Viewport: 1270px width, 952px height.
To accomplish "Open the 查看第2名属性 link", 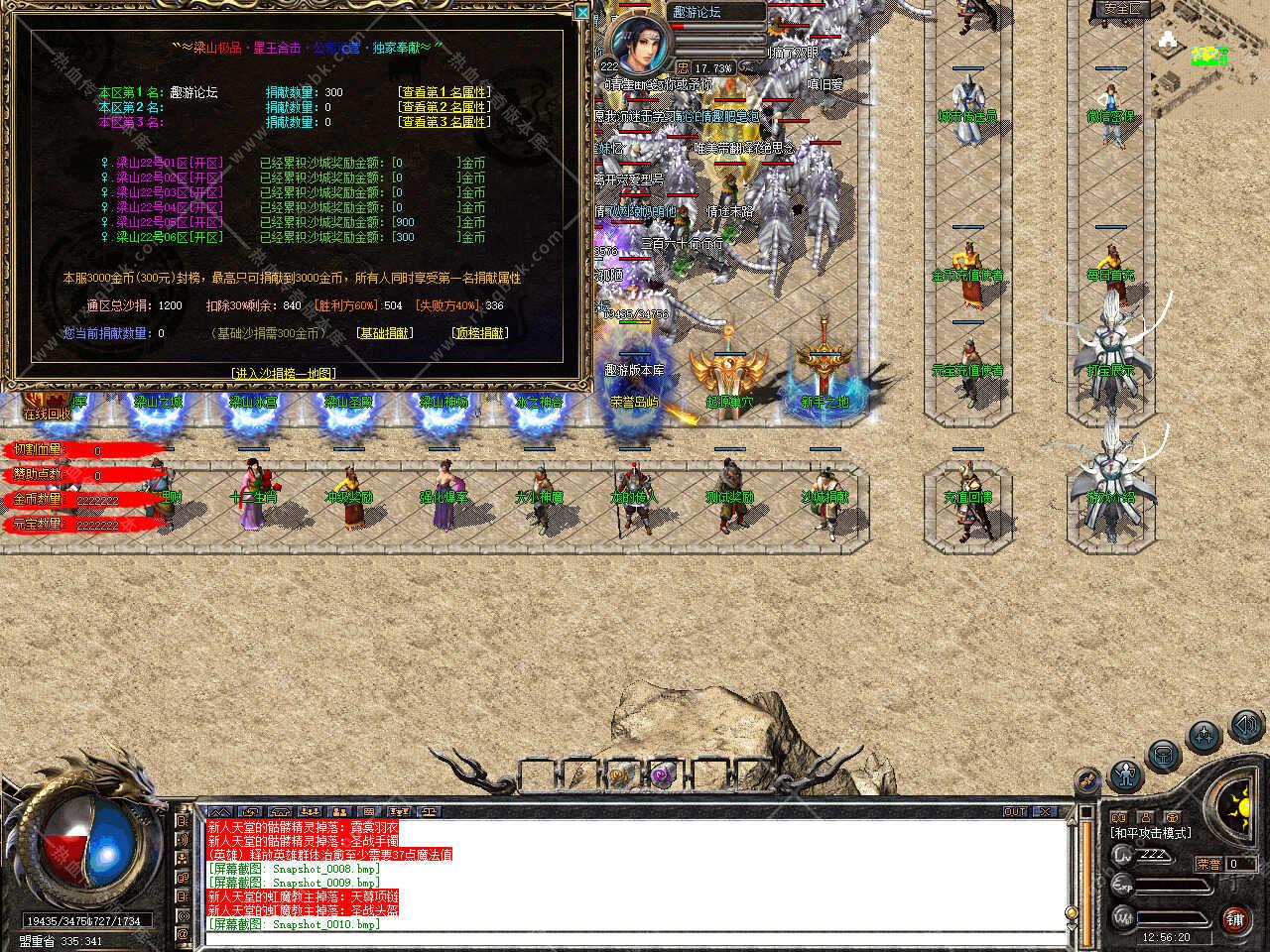I will [444, 107].
